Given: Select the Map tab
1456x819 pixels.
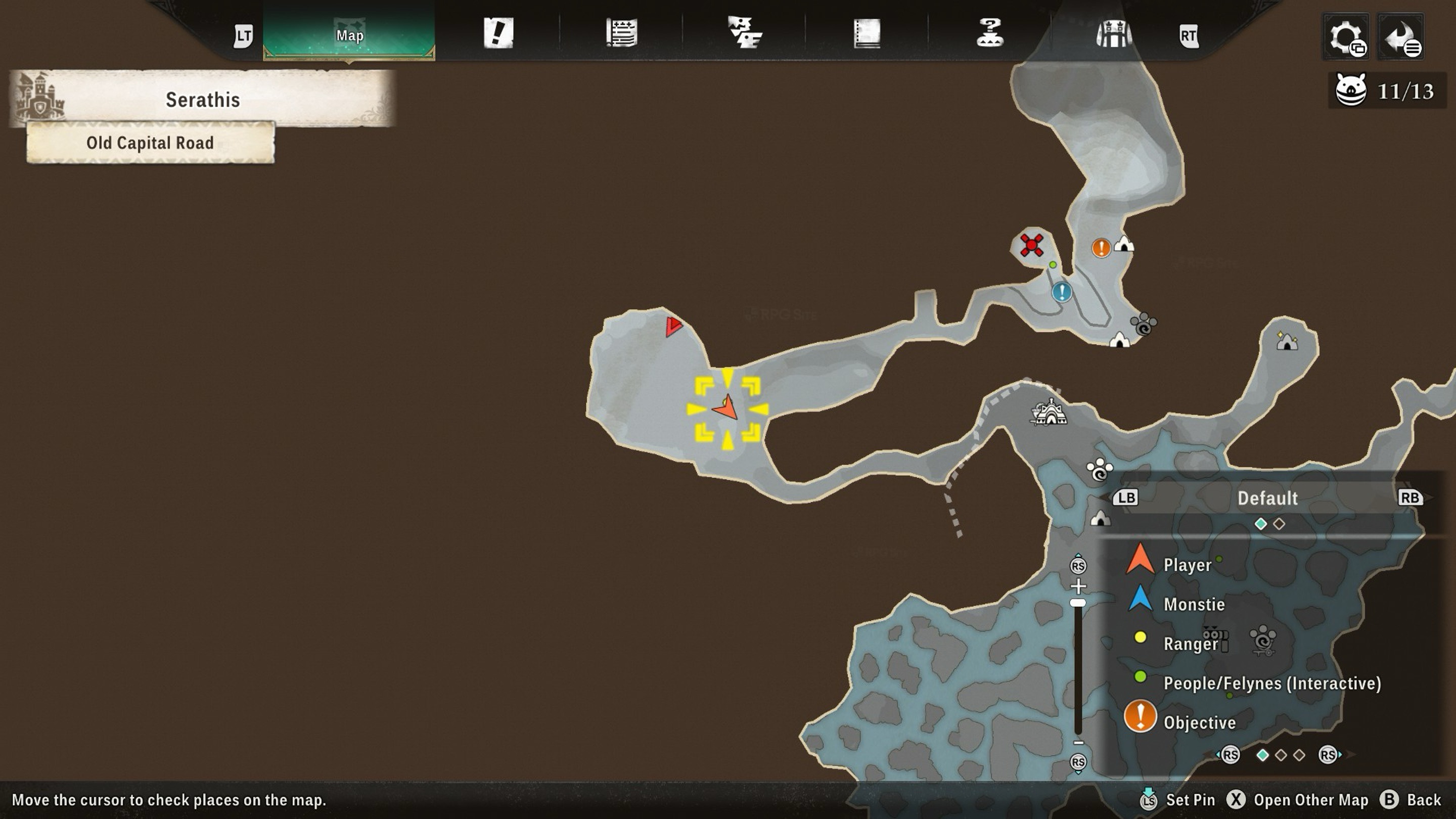Looking at the screenshot, I should (349, 34).
